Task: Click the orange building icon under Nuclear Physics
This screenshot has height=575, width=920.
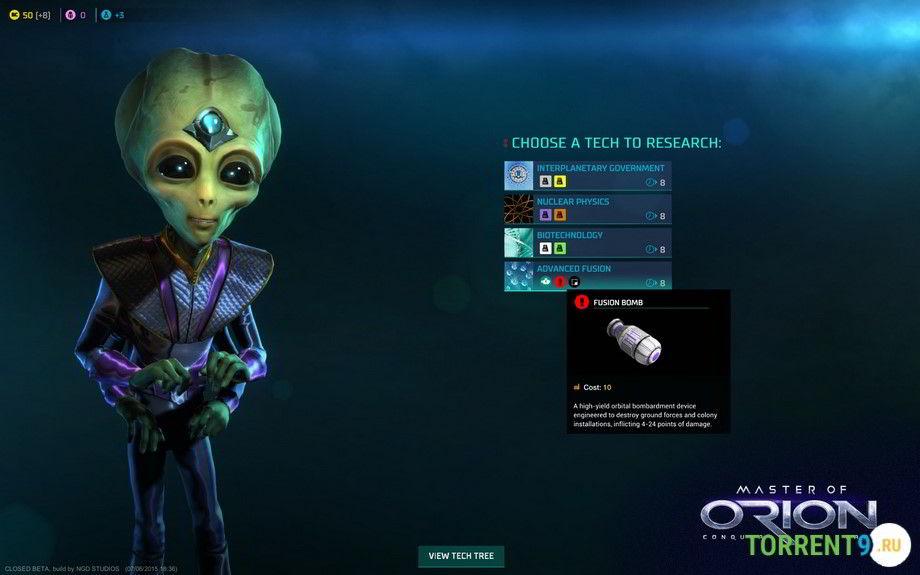Action: tap(560, 215)
